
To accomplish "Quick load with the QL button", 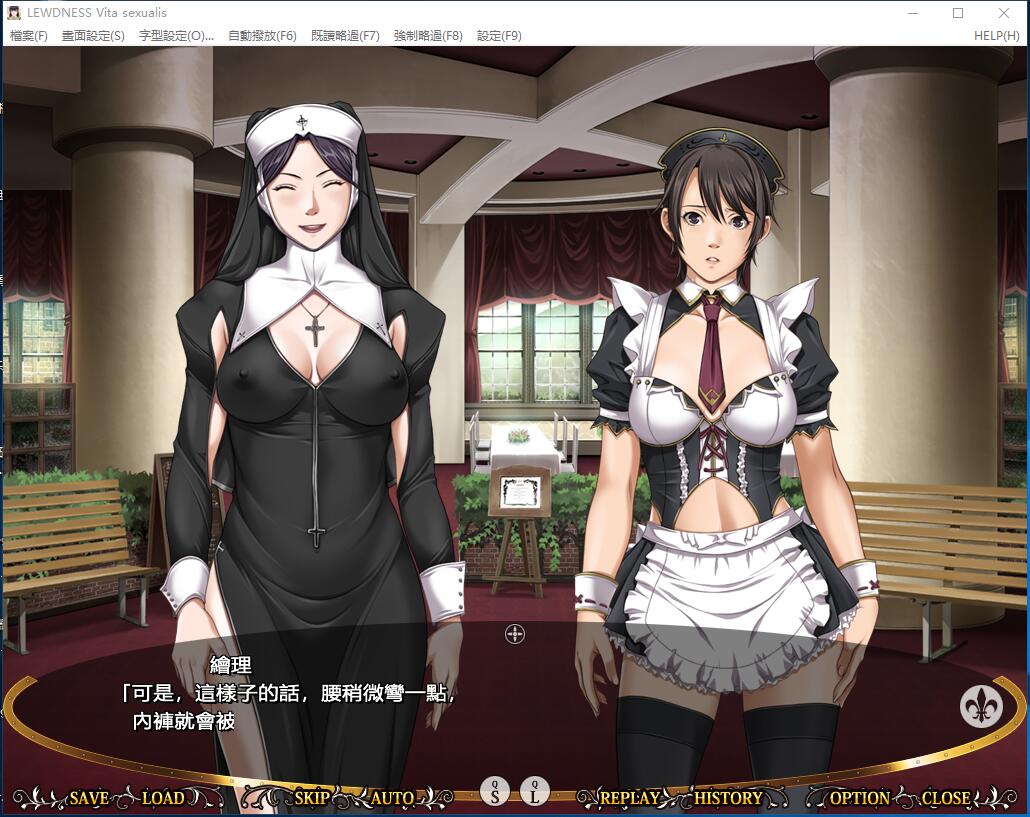I will 535,791.
